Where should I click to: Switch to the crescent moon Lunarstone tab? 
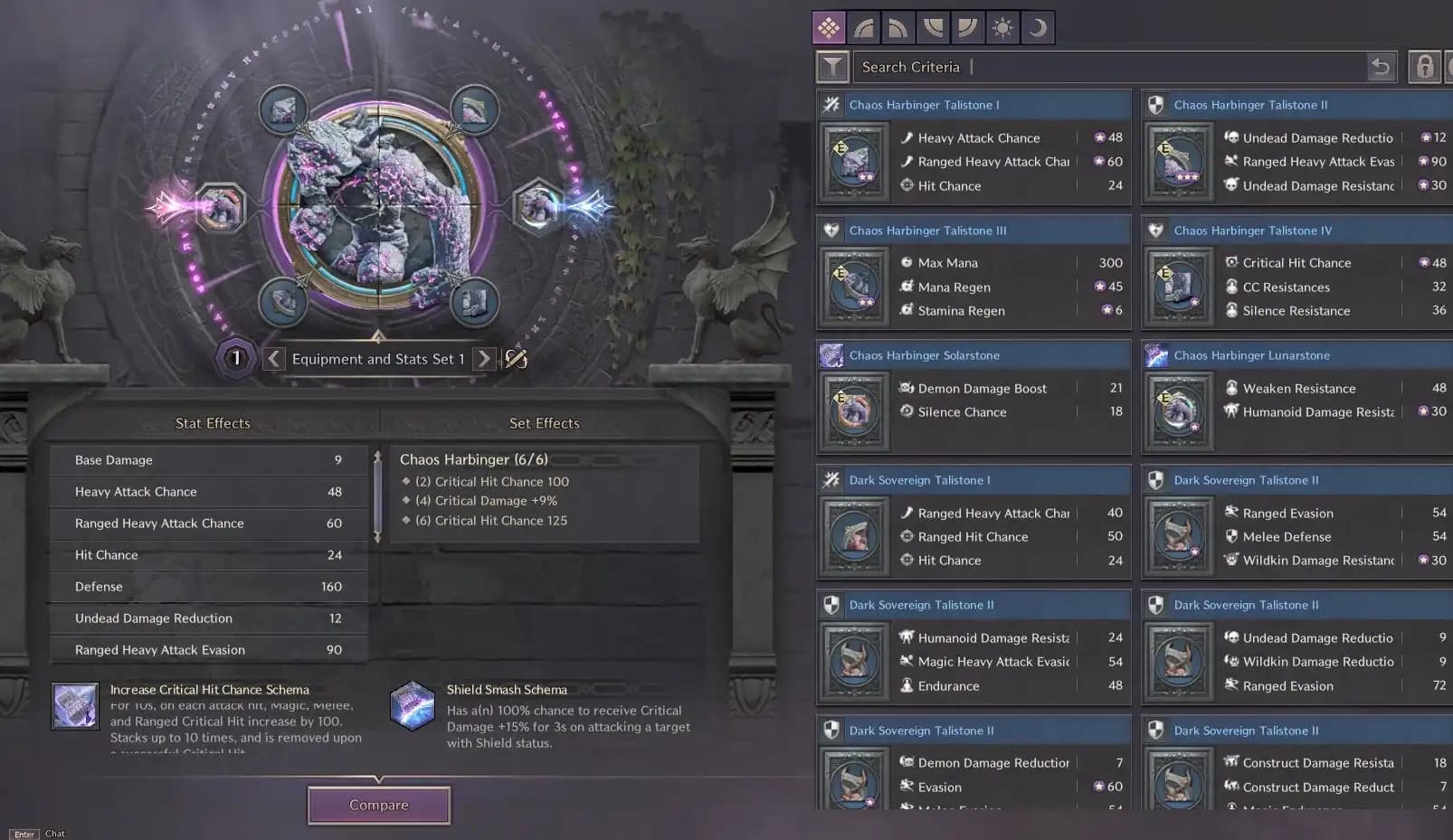1038,28
